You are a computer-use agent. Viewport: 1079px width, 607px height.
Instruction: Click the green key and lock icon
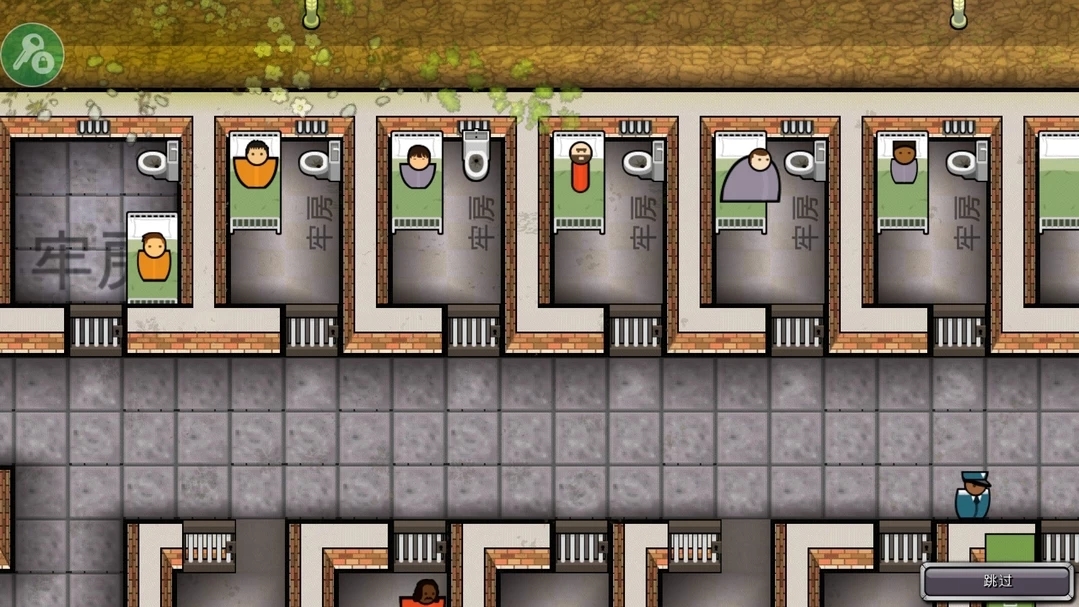coord(32,54)
